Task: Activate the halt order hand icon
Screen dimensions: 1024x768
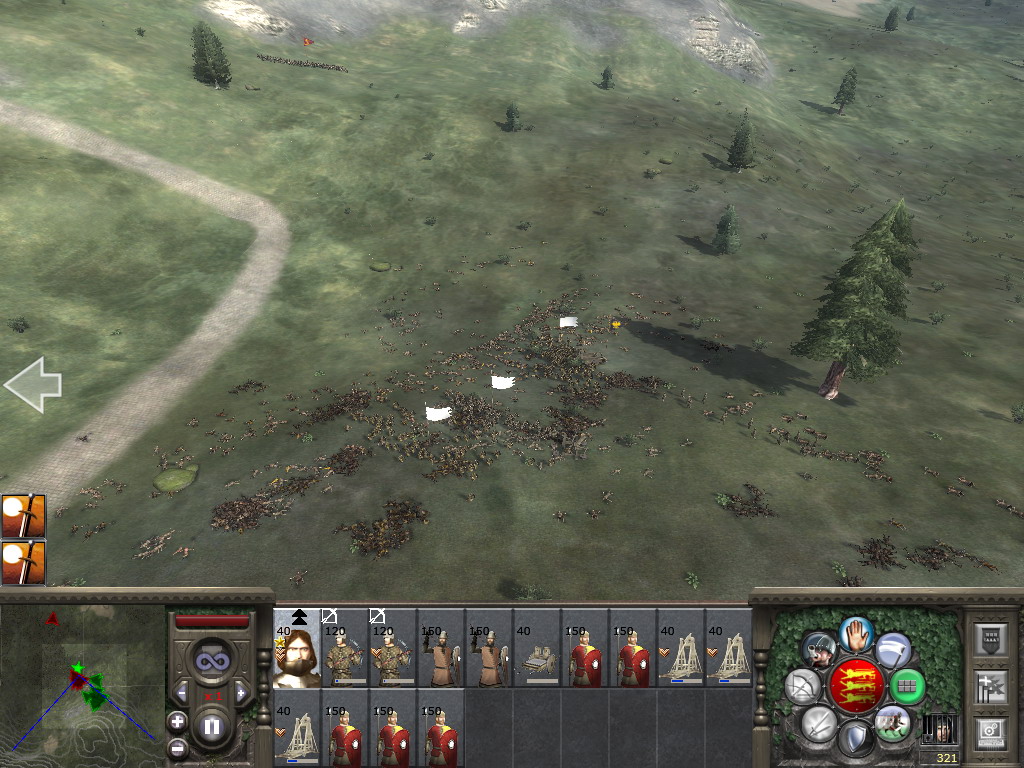Action: click(857, 633)
